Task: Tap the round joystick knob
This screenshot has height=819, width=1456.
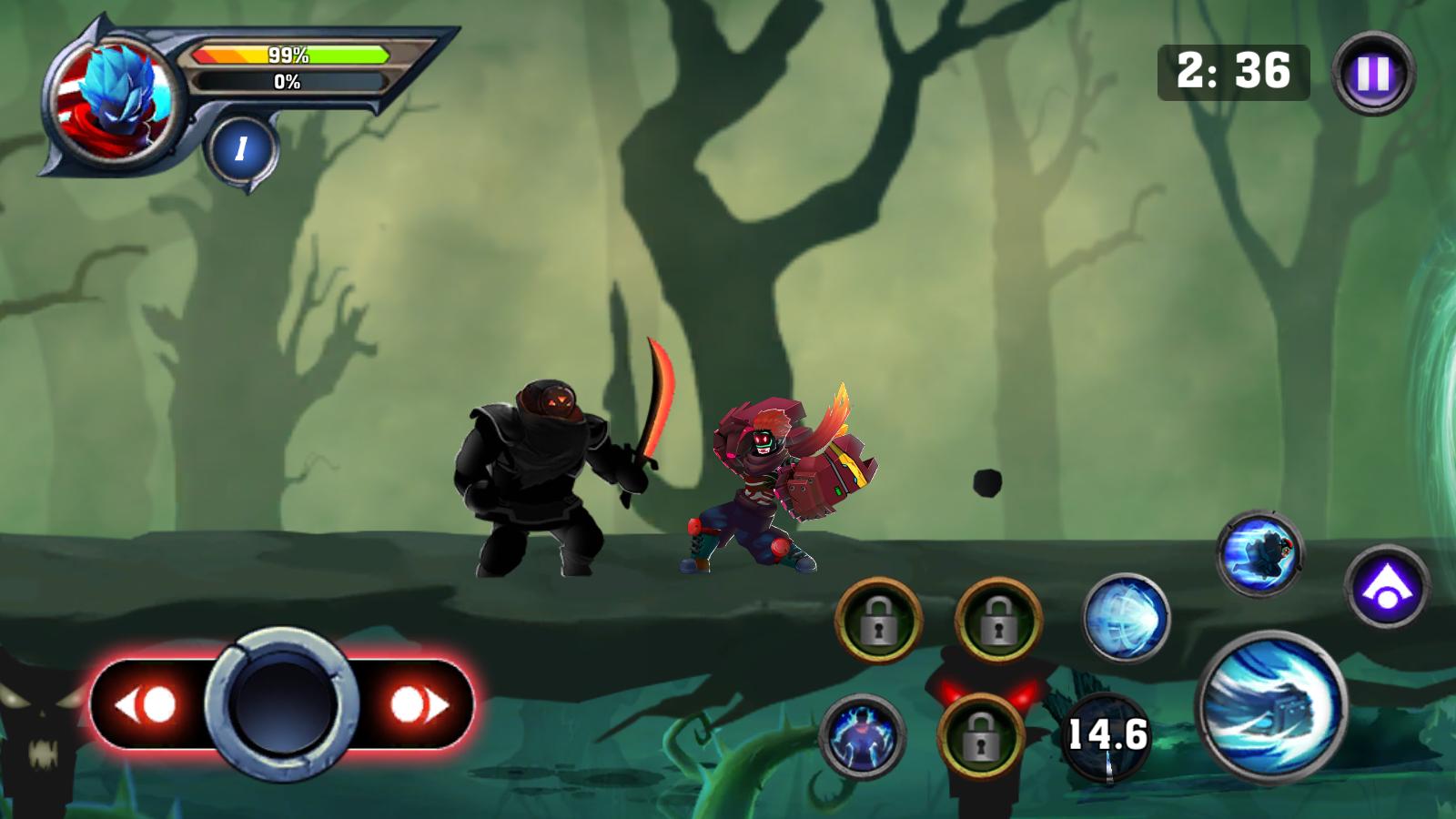Action: (283, 703)
